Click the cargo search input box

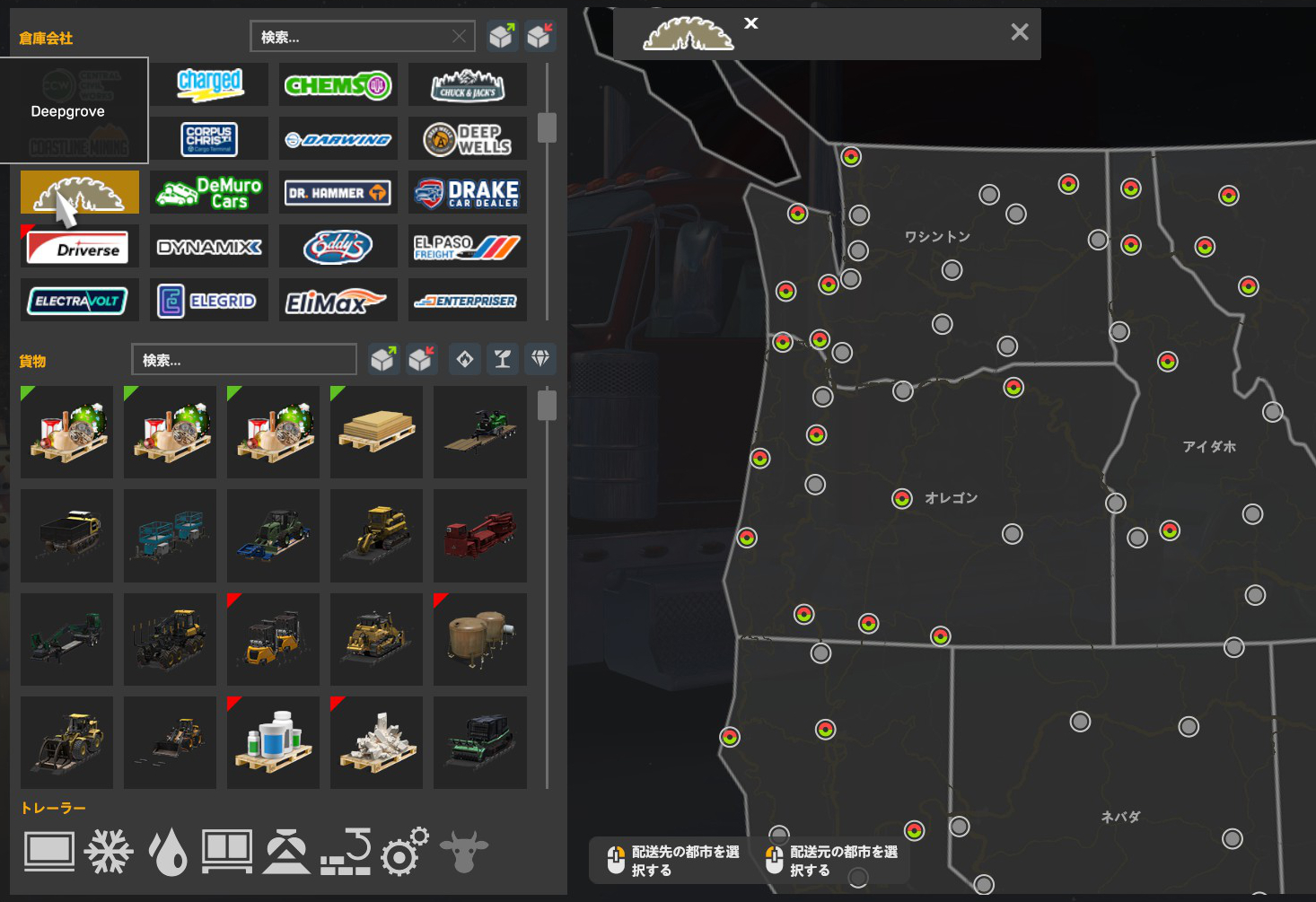[x=243, y=360]
